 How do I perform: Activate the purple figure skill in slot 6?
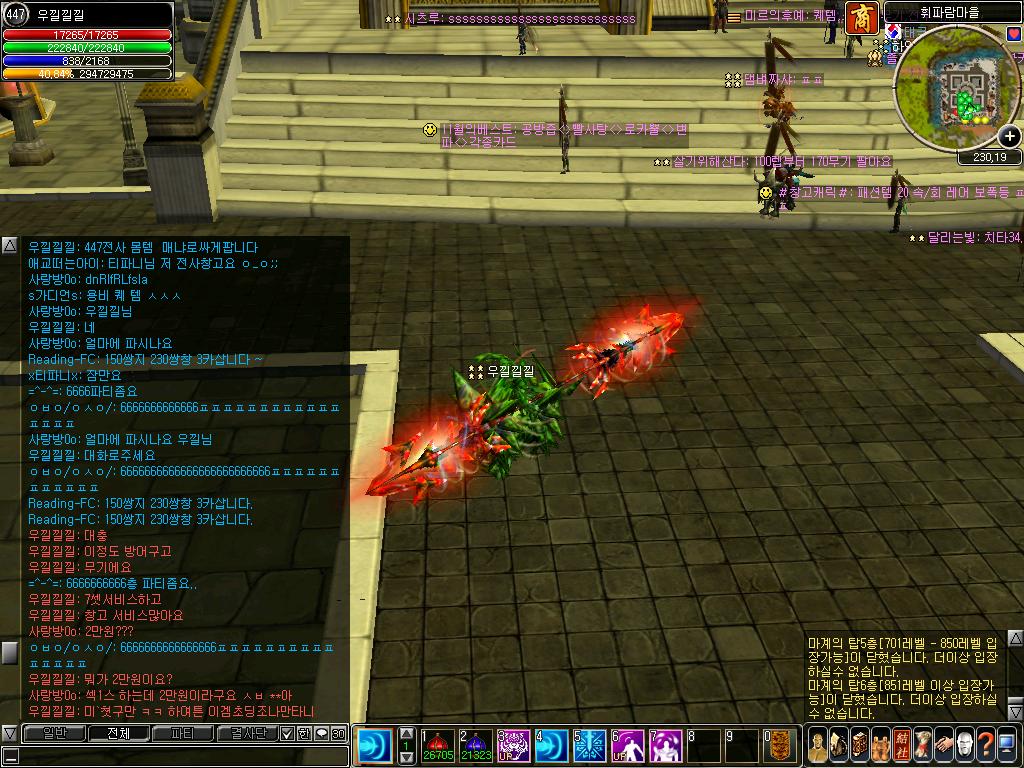coord(627,746)
